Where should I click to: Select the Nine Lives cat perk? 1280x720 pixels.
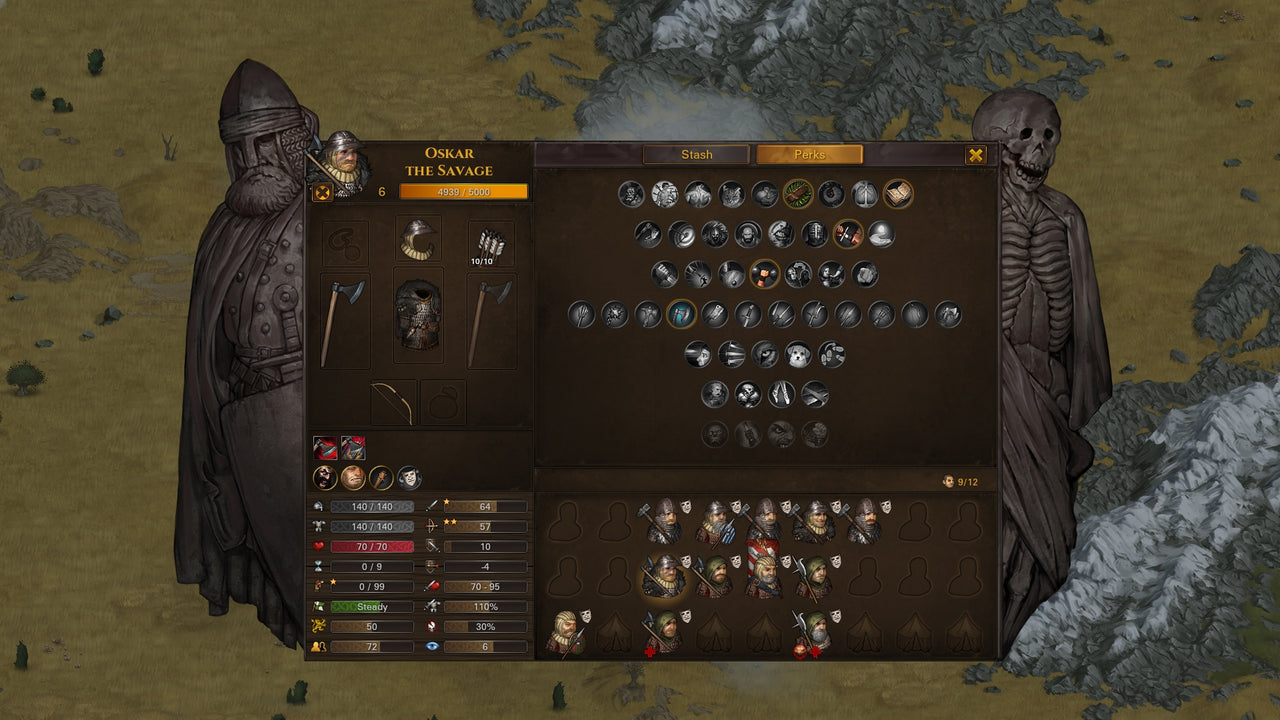tap(730, 193)
